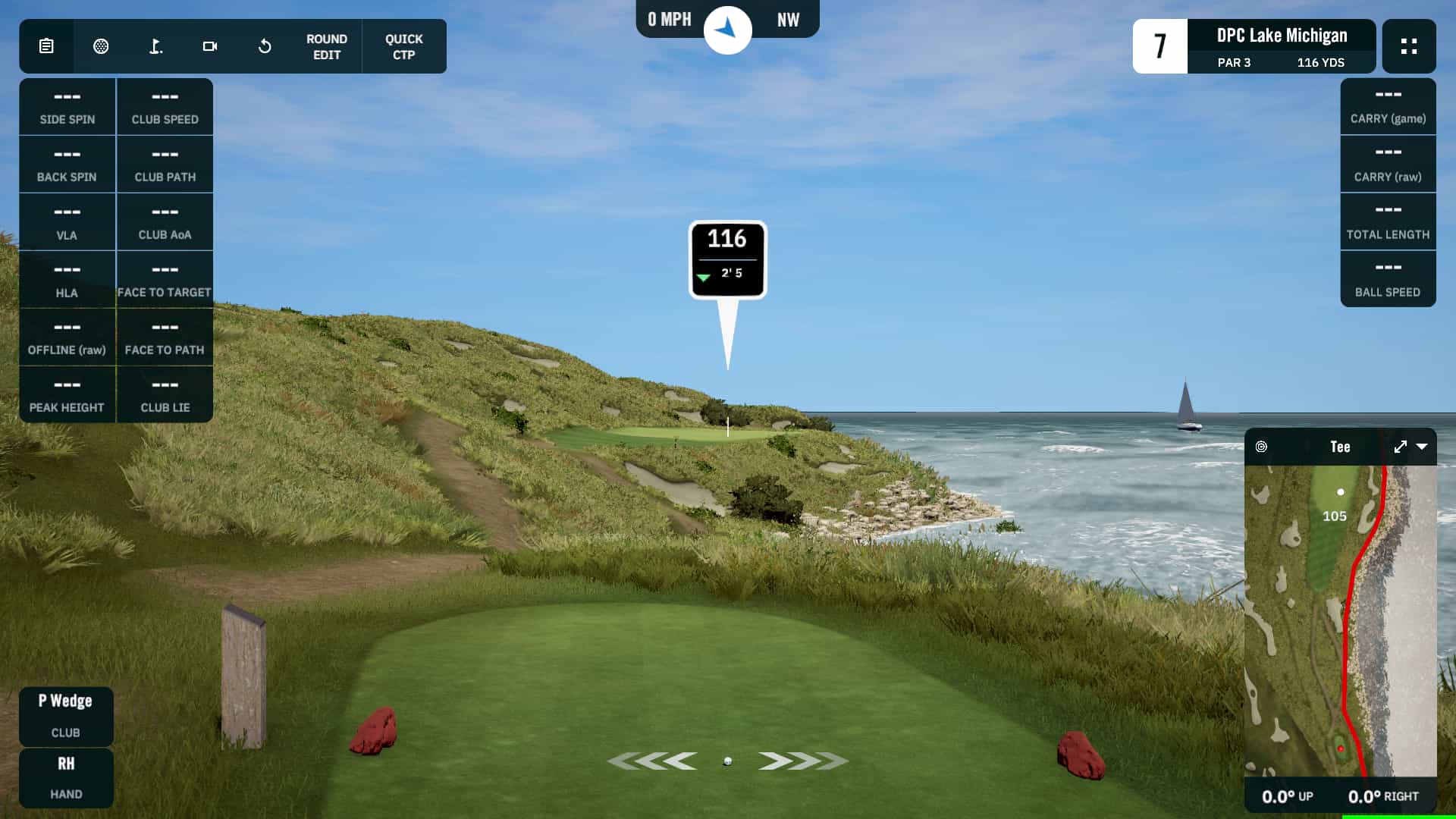Toggle the SIDE SPIN stat tile
The image size is (1456, 819).
pos(67,106)
